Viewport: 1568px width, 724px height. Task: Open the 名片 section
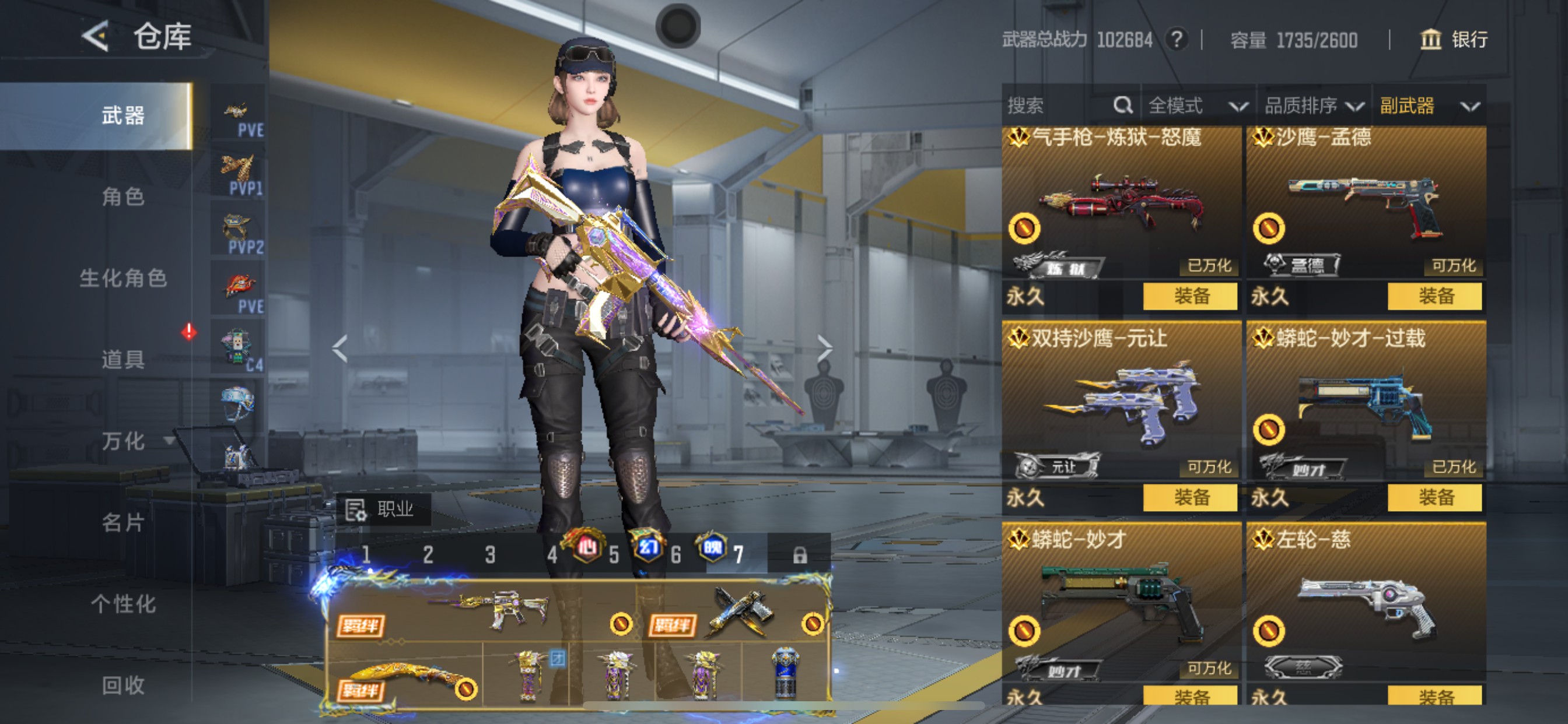point(123,522)
